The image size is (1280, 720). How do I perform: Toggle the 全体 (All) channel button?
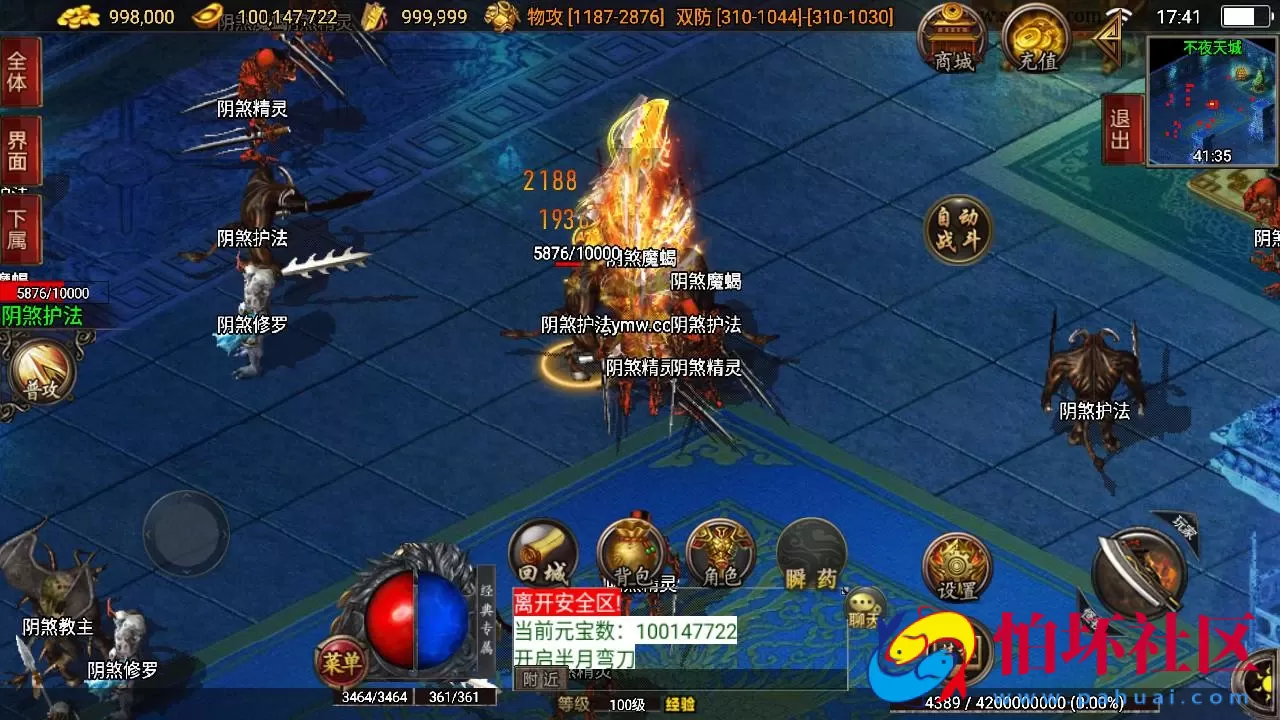[x=20, y=72]
